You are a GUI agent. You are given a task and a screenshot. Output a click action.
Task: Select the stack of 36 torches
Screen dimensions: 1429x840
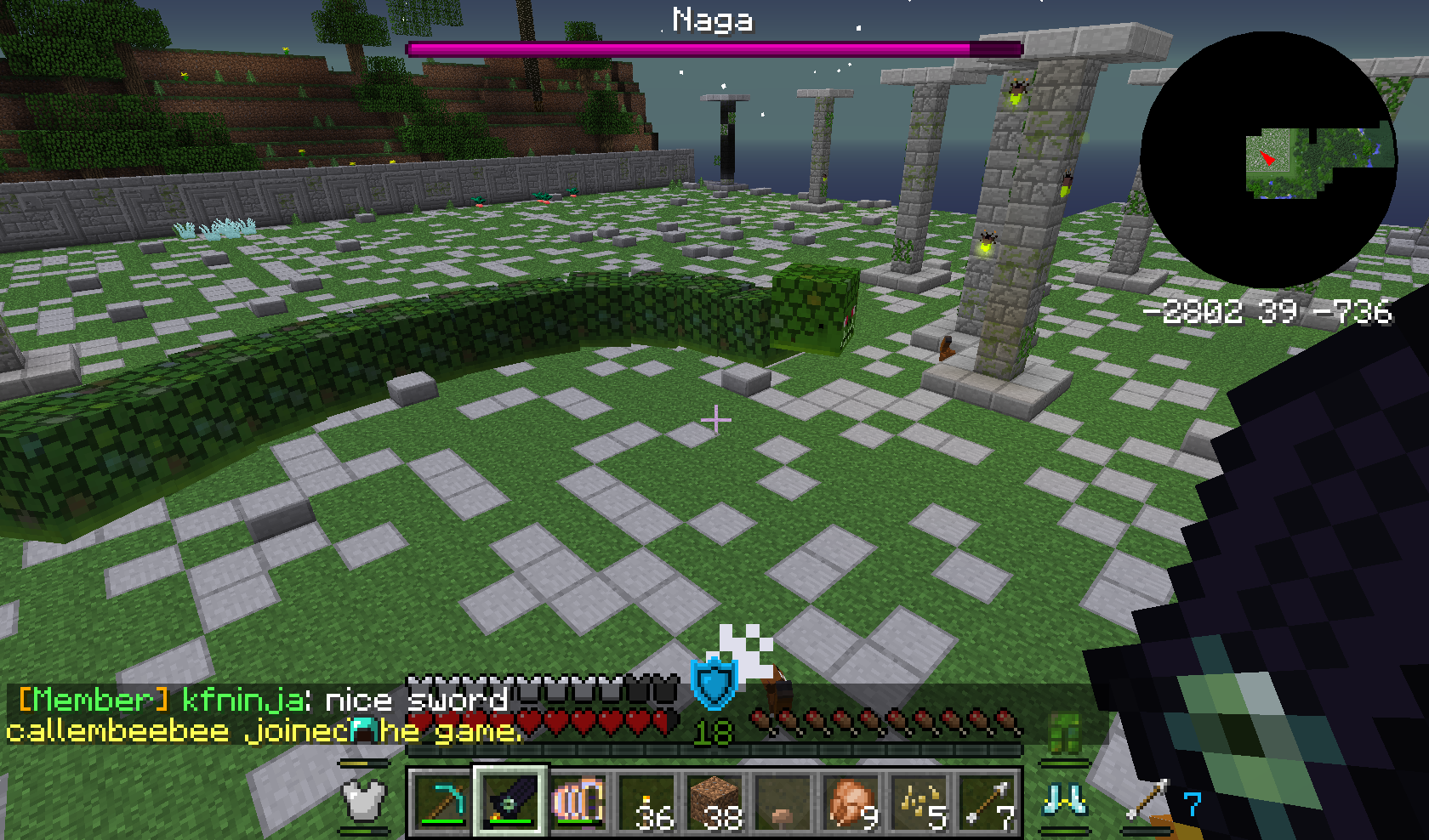(646, 802)
